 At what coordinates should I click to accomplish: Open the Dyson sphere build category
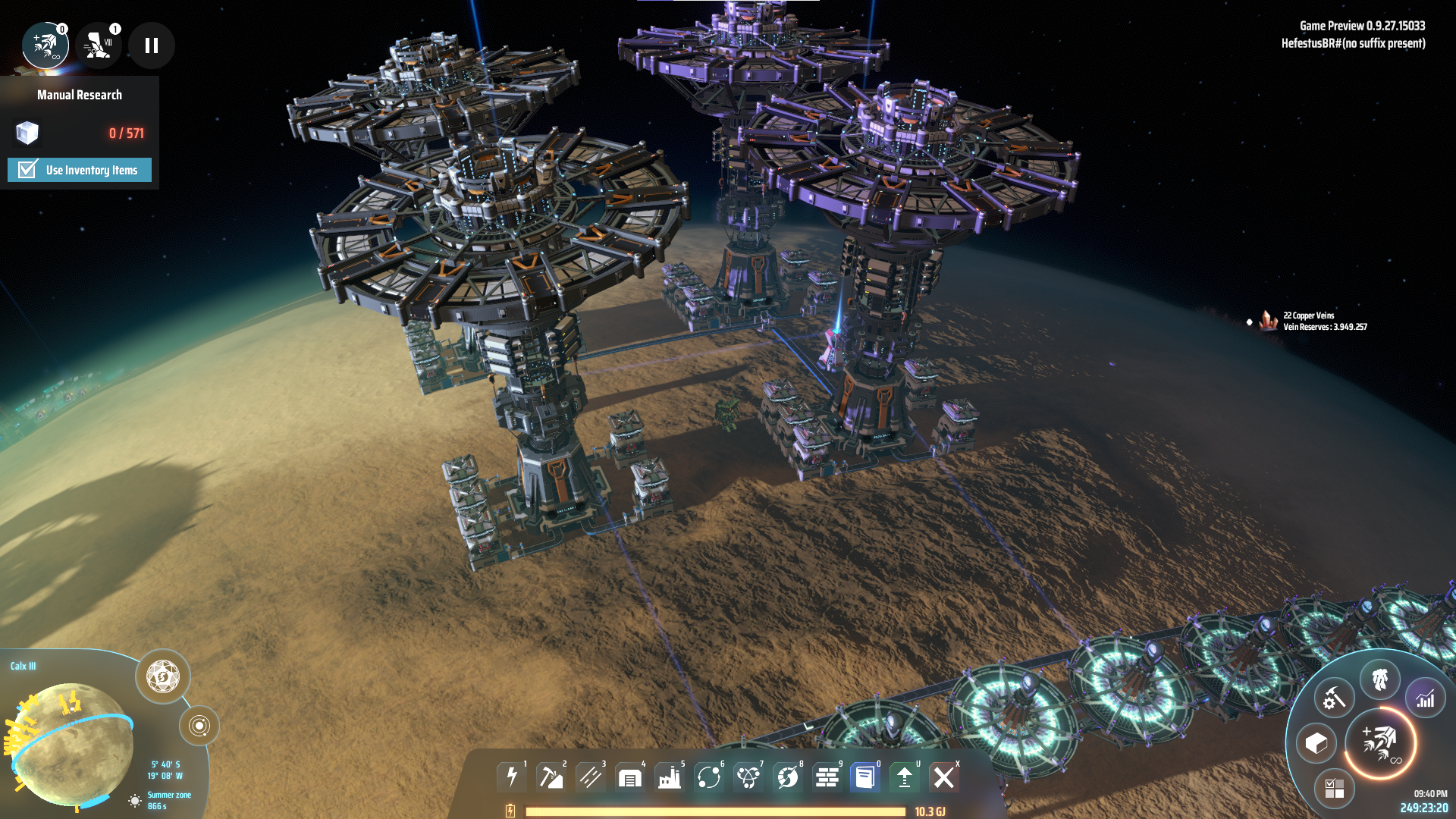coord(788,777)
